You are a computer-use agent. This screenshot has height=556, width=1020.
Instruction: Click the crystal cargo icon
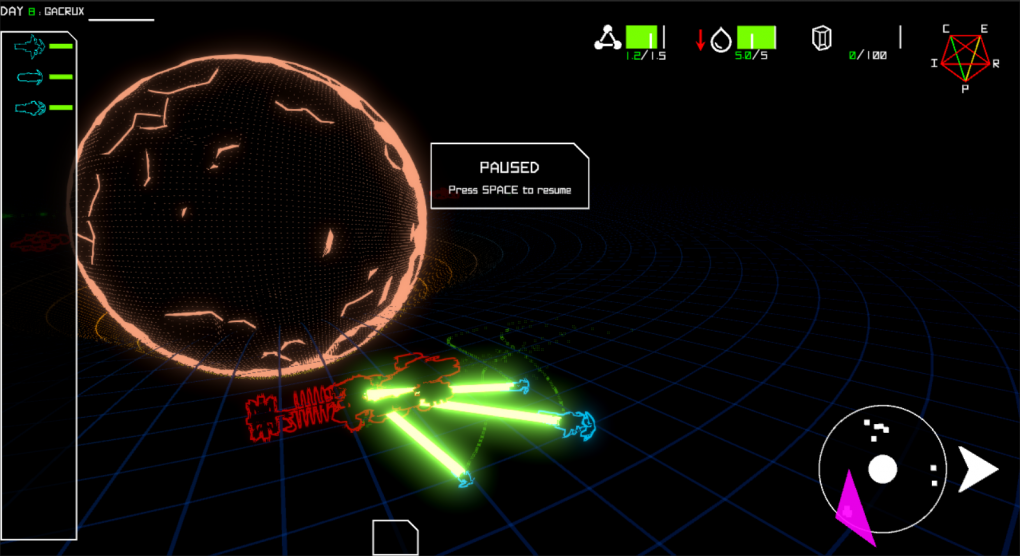click(822, 40)
